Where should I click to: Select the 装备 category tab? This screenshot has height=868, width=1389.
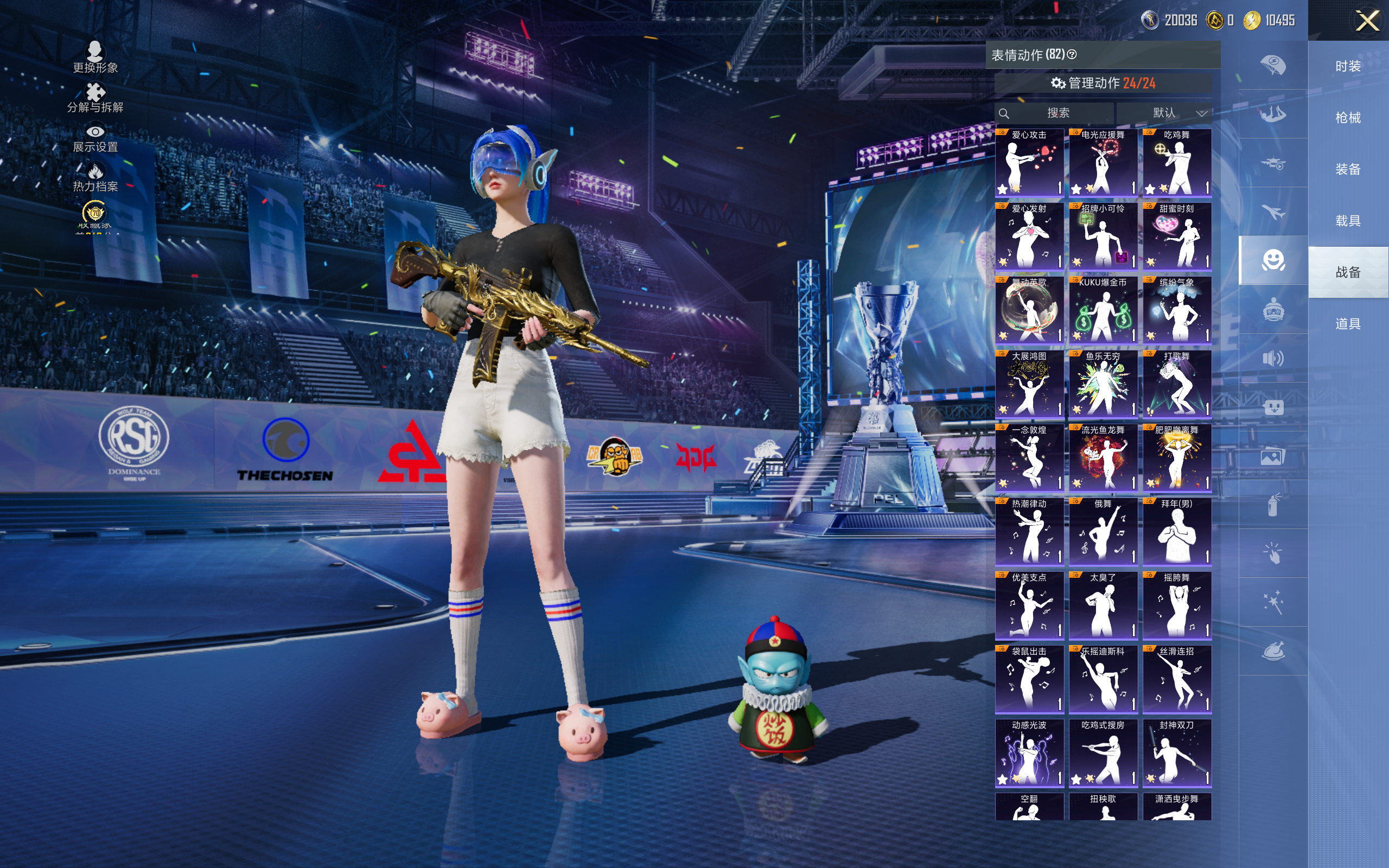[1348, 169]
